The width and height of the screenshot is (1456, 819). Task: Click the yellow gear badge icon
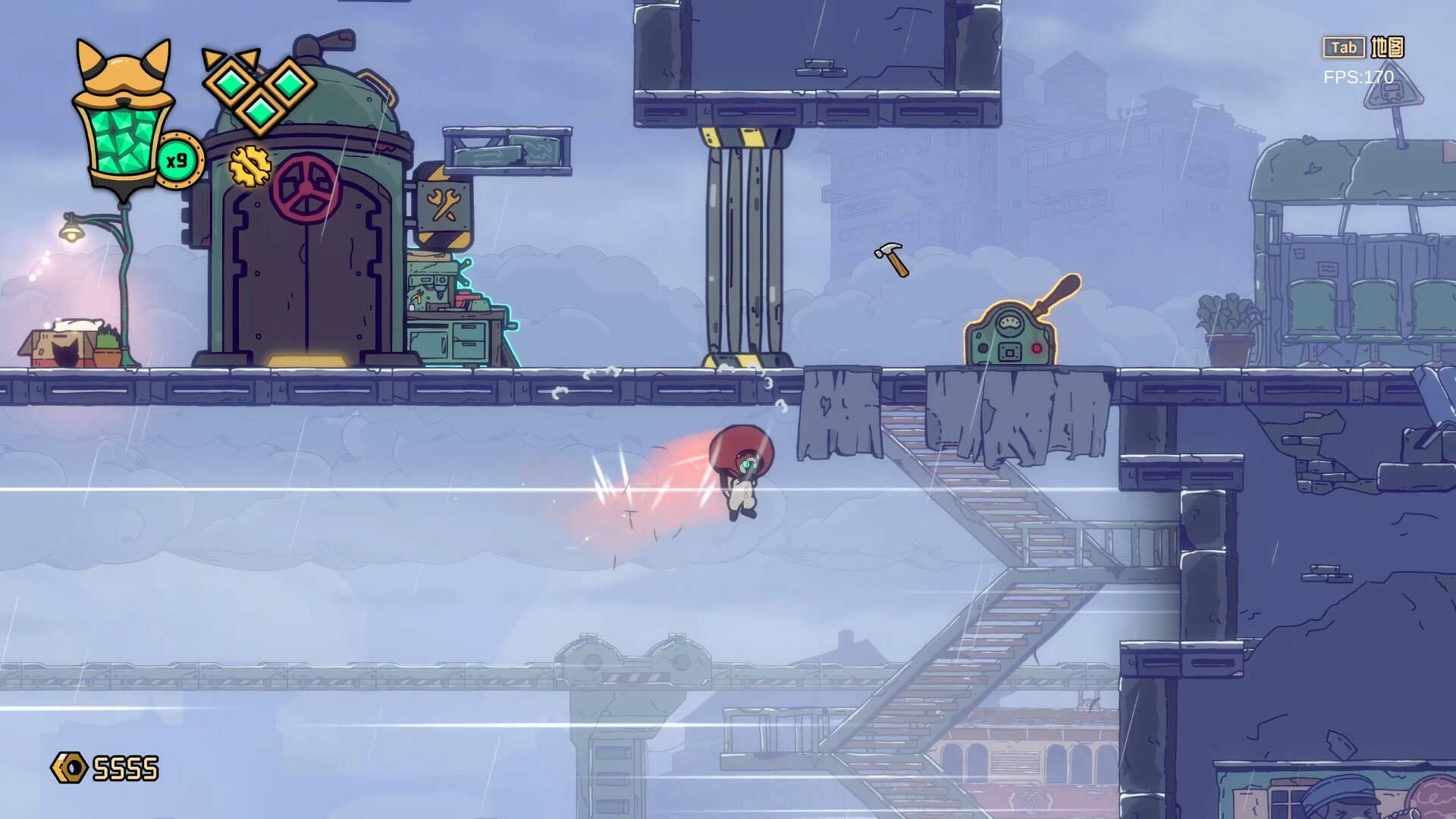[249, 166]
